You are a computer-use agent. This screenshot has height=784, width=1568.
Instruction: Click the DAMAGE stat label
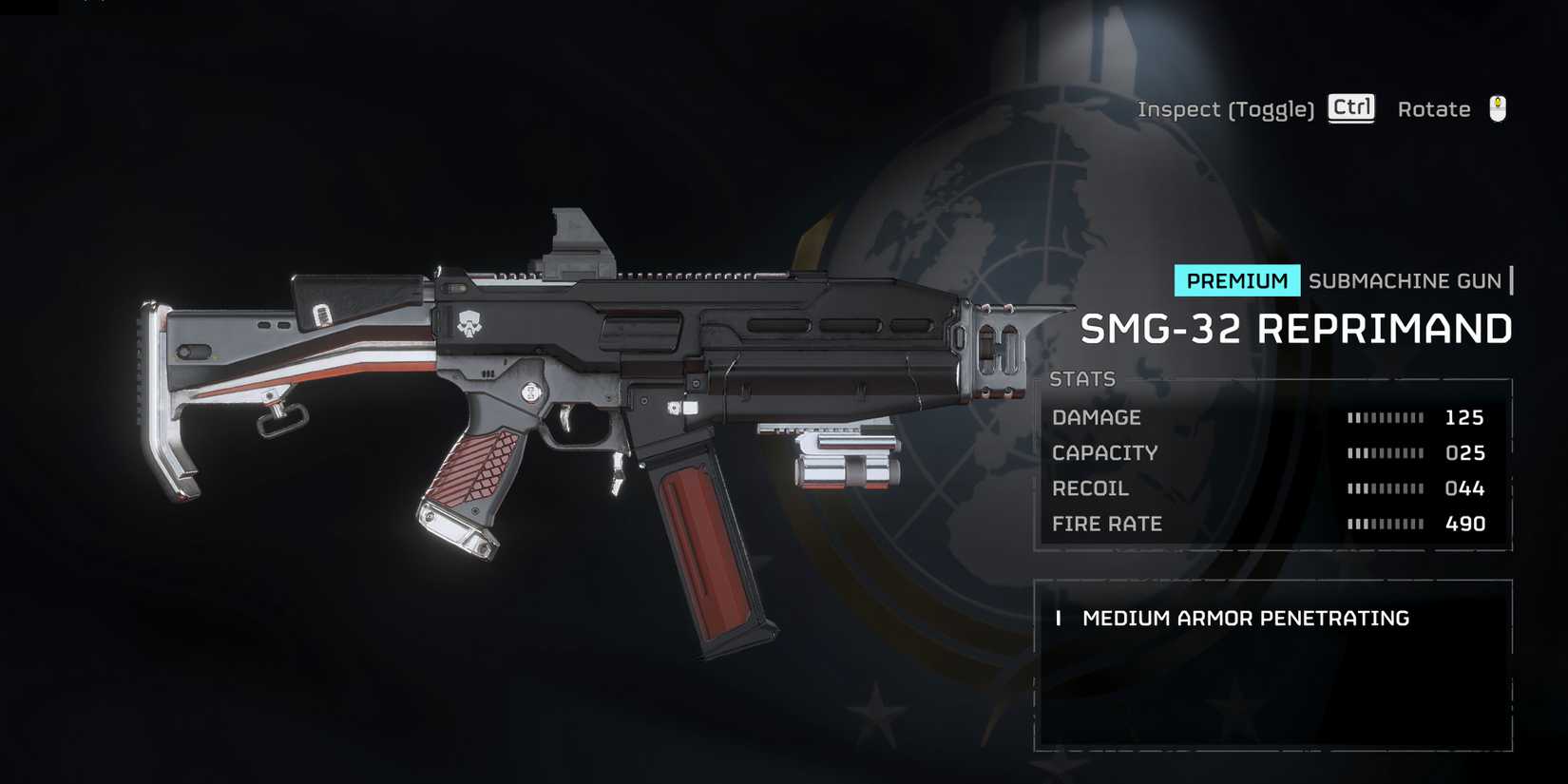1098,417
